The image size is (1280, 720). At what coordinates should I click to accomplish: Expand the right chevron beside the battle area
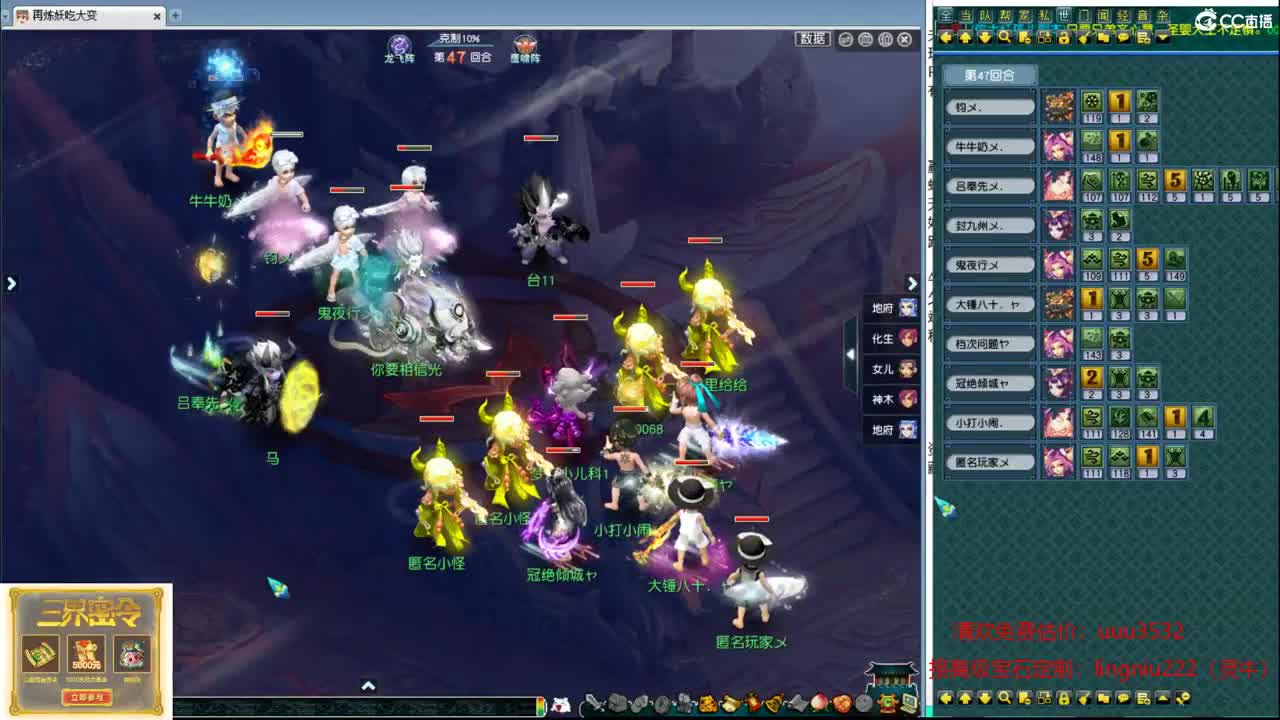coord(912,284)
